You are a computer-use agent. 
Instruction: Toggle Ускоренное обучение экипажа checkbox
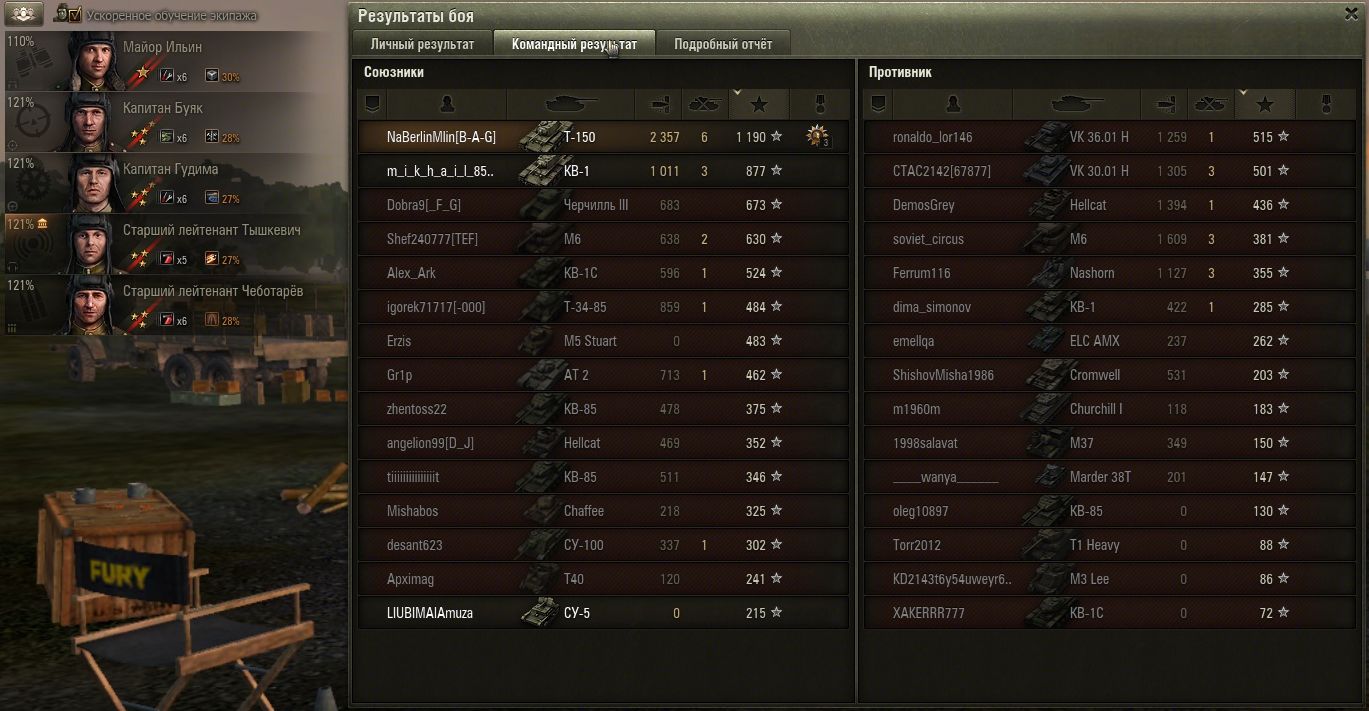(74, 15)
